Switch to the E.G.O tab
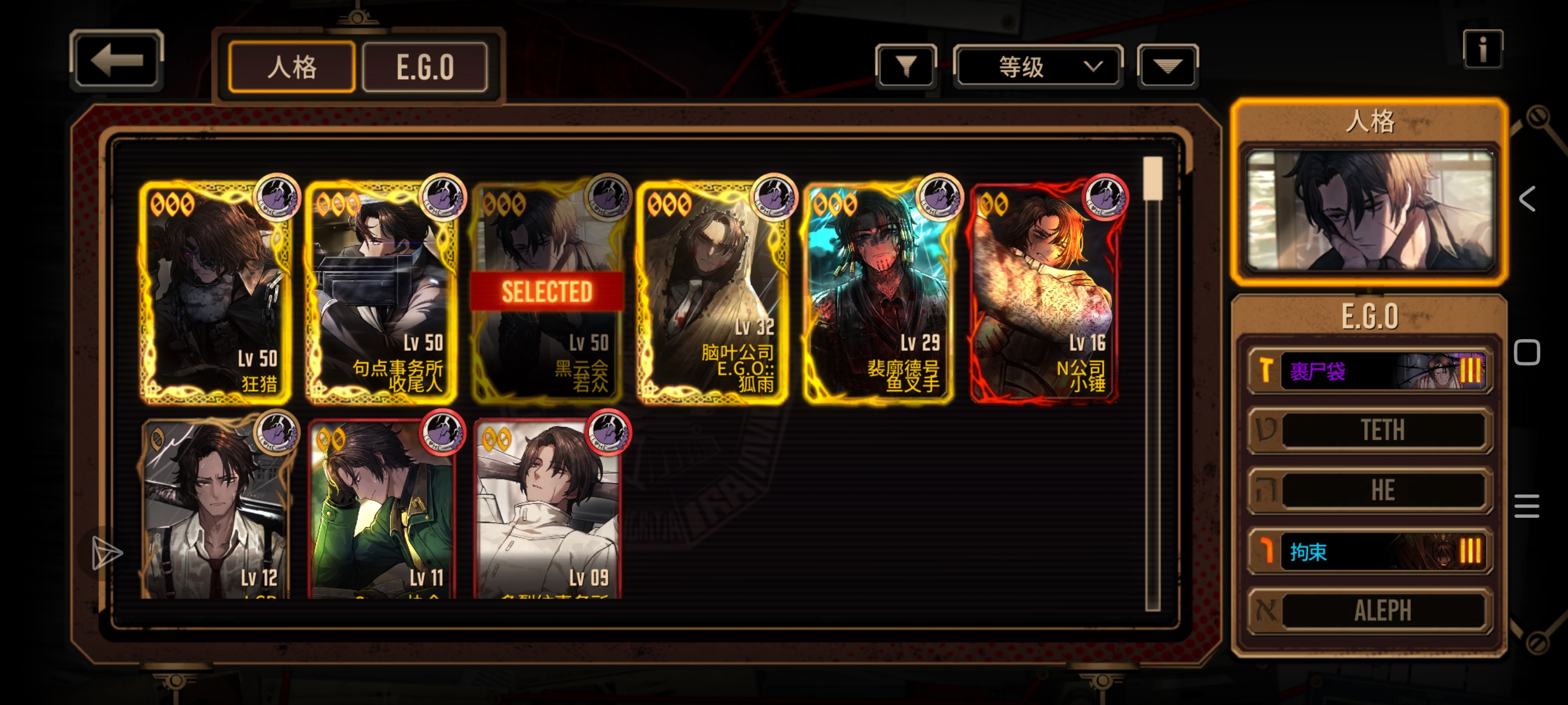This screenshot has height=705, width=1568. 425,67
